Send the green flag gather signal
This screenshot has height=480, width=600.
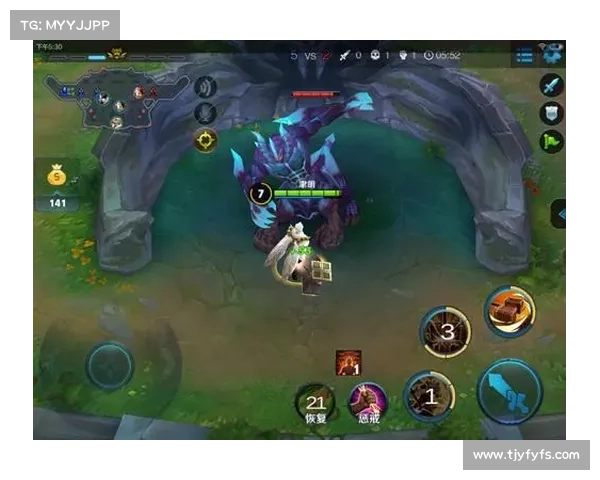[552, 142]
